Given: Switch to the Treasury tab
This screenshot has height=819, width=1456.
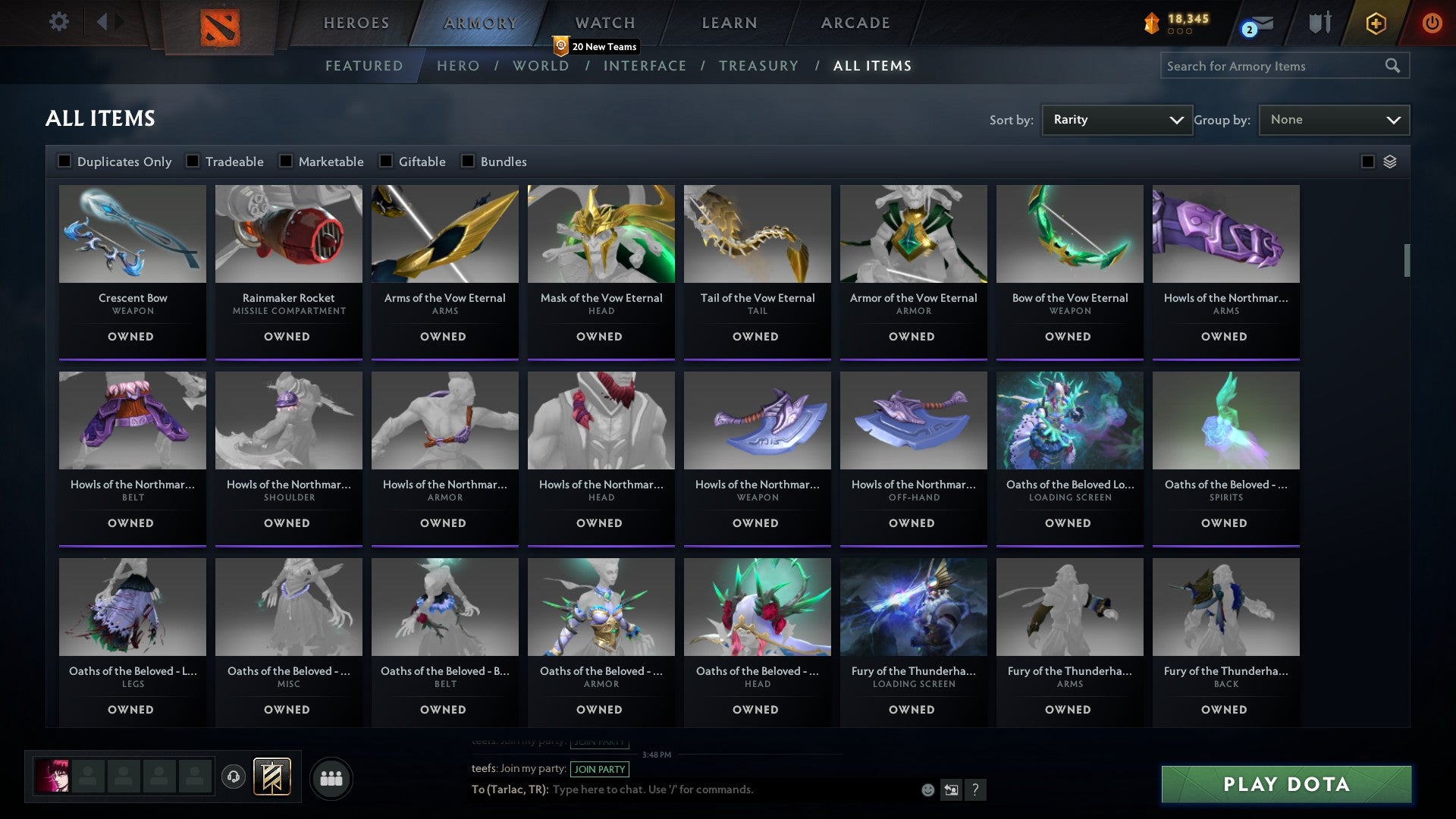Looking at the screenshot, I should 758,66.
